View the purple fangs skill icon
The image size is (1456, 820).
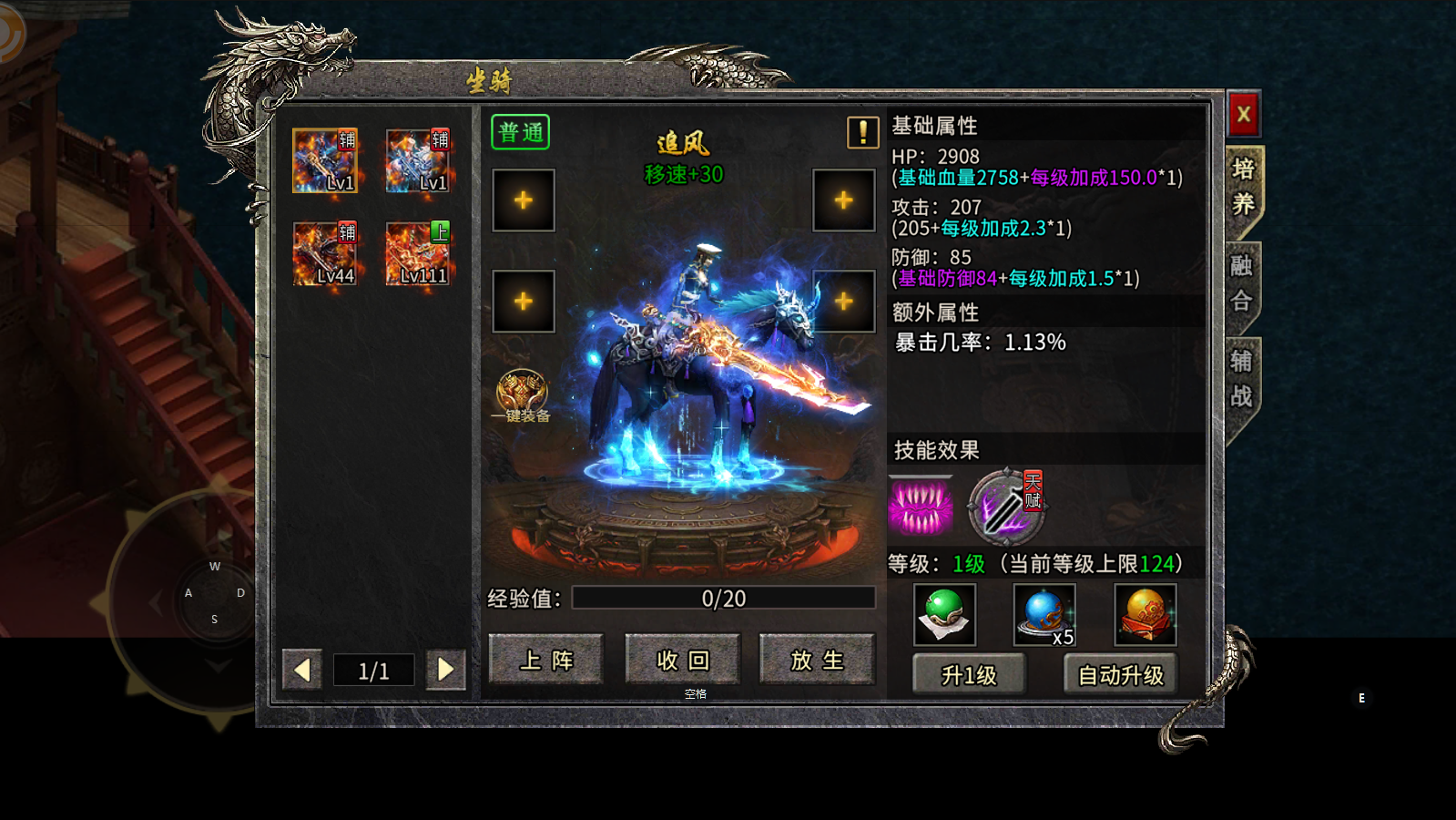coord(921,505)
